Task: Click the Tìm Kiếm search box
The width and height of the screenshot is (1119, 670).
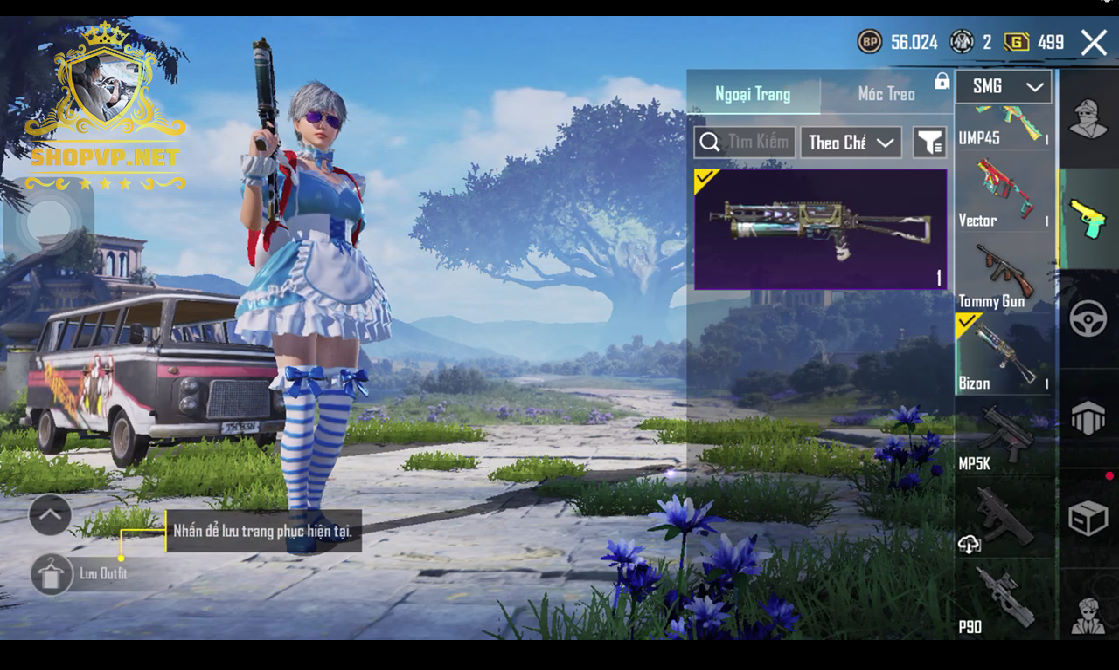Action: pyautogui.click(x=745, y=142)
